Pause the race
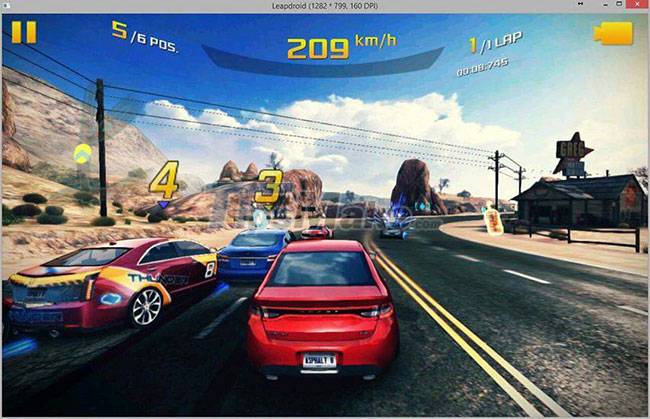This screenshot has width=650, height=419. pos(23,32)
